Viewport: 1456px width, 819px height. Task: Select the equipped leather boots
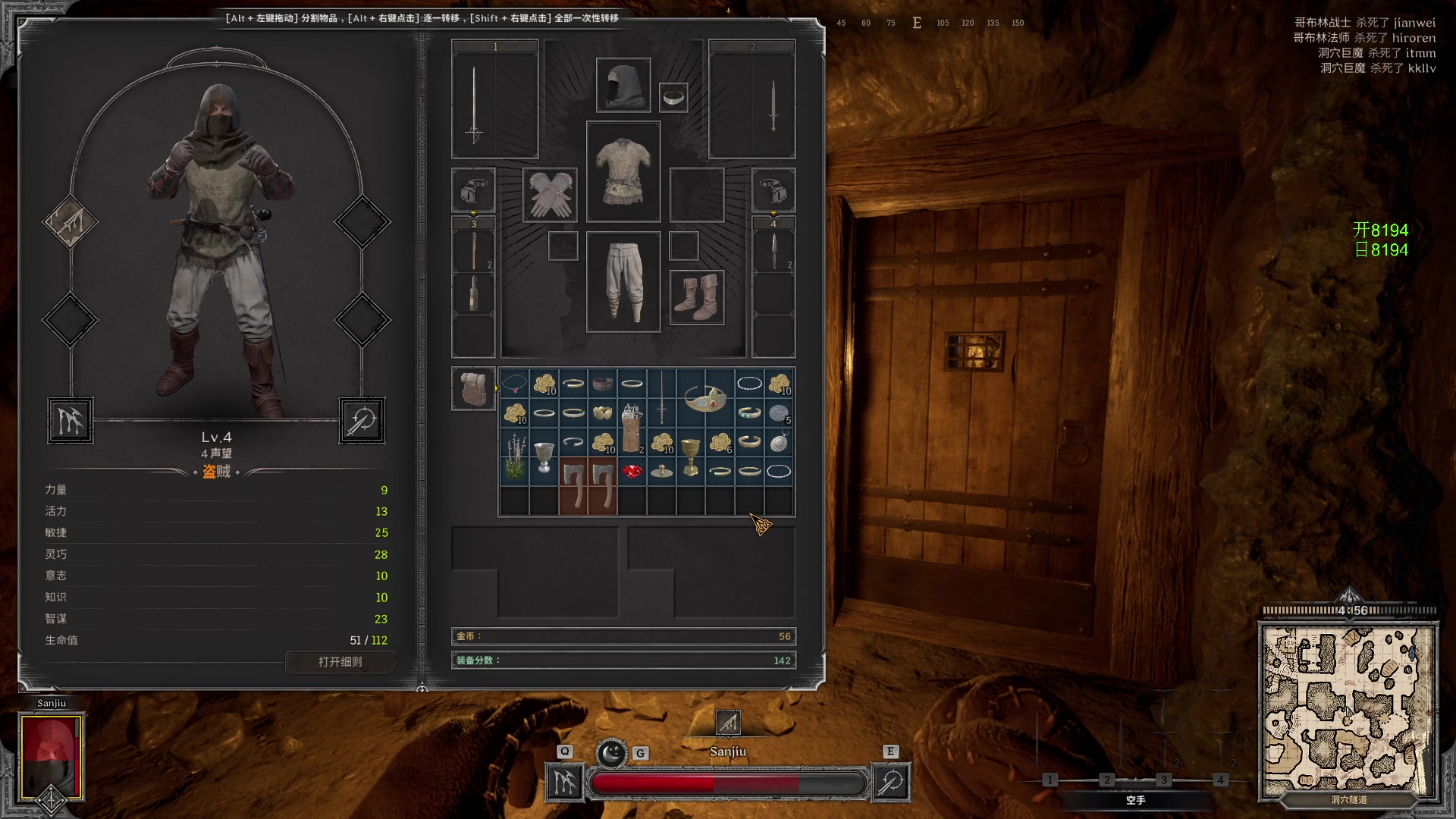(697, 297)
